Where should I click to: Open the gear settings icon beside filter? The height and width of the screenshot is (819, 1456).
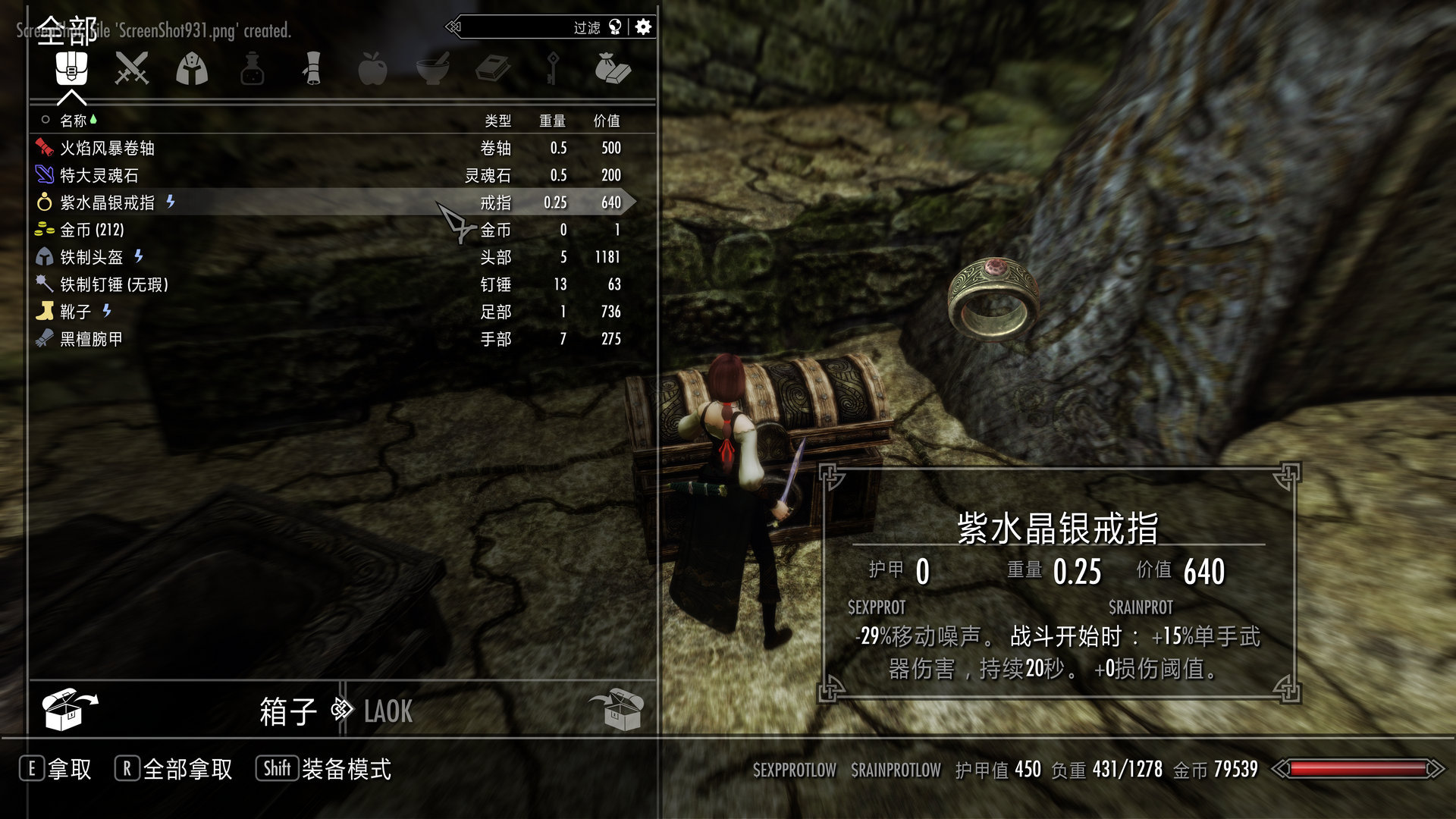point(643,27)
